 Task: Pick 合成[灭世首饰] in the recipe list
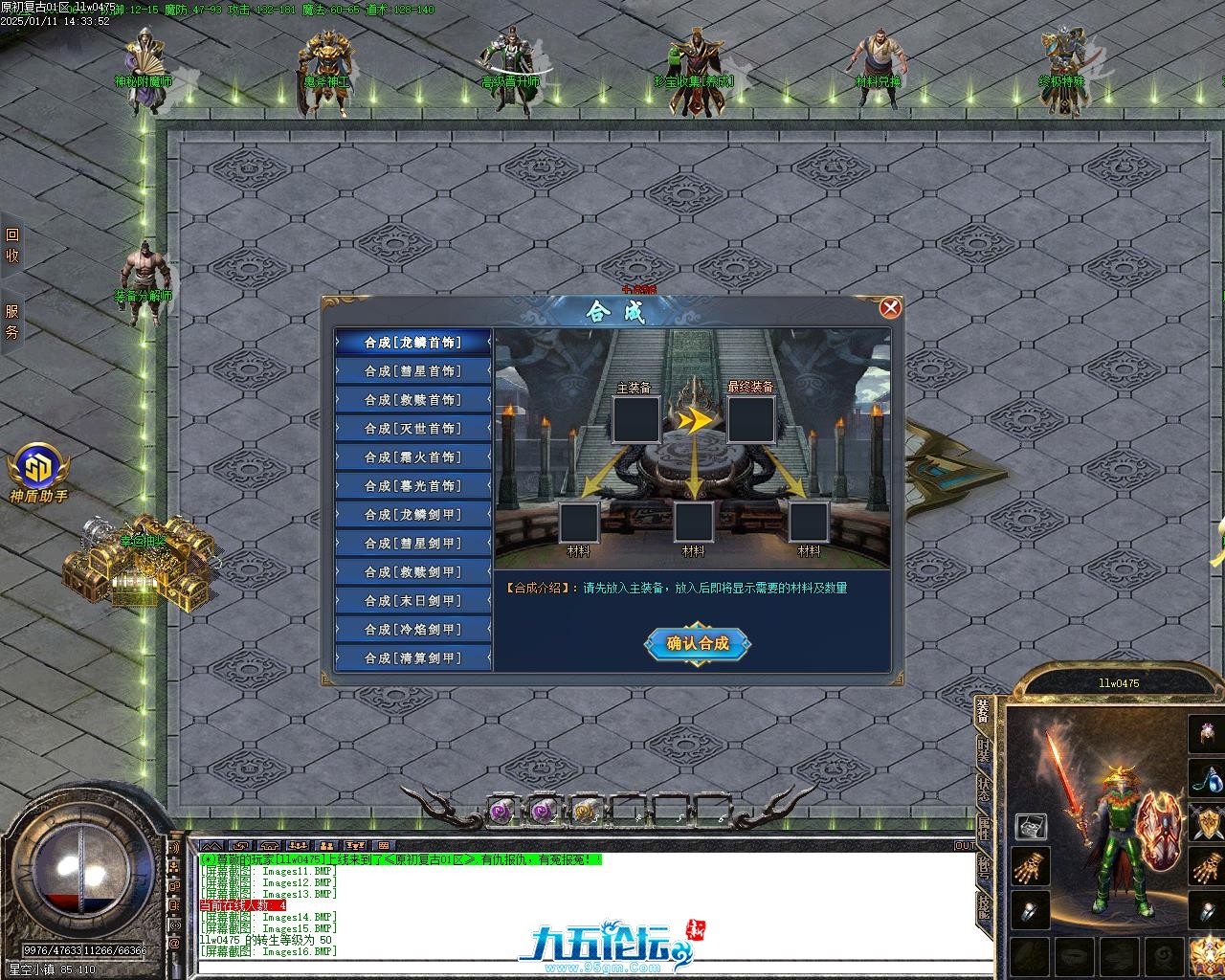[x=412, y=428]
